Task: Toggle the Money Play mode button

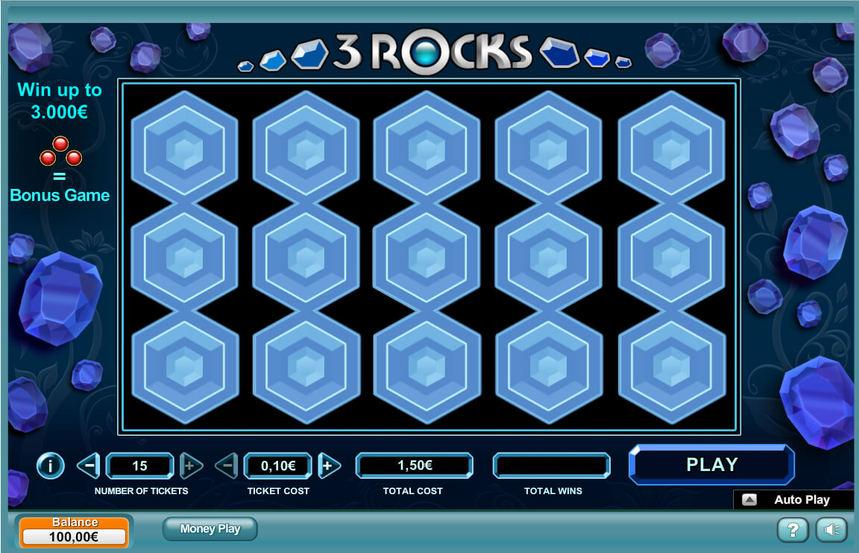Action: pyautogui.click(x=210, y=528)
